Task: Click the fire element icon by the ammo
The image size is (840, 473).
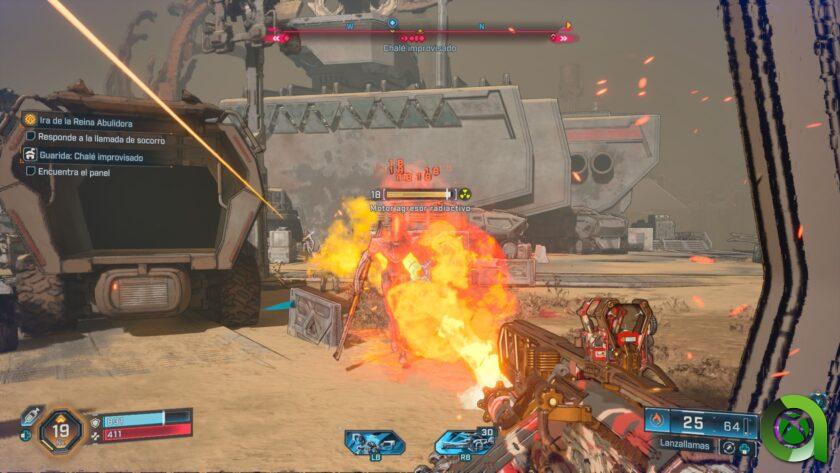Action: click(657, 420)
